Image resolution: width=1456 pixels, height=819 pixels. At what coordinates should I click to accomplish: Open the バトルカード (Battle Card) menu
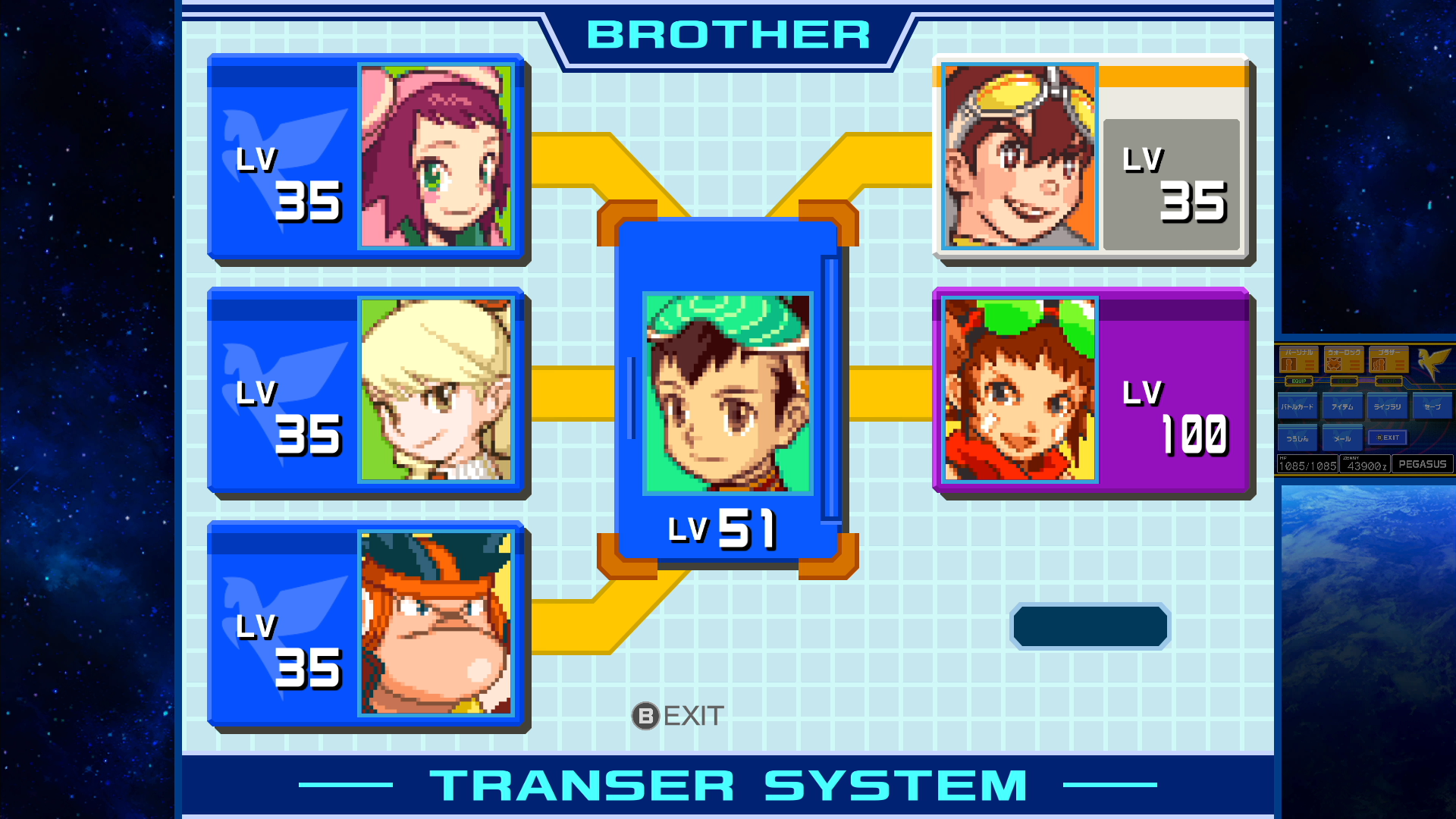1298,406
